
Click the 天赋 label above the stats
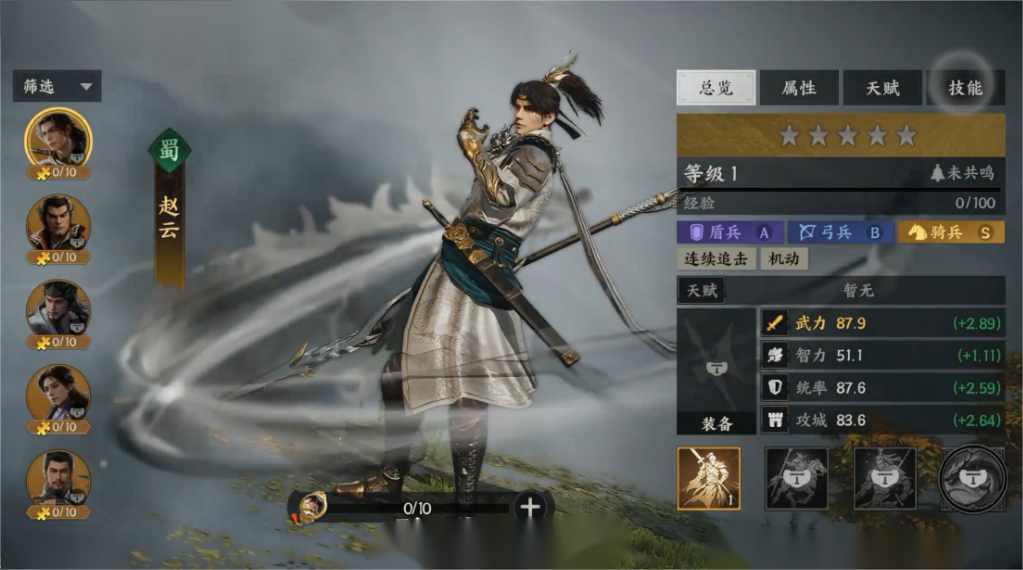click(701, 291)
